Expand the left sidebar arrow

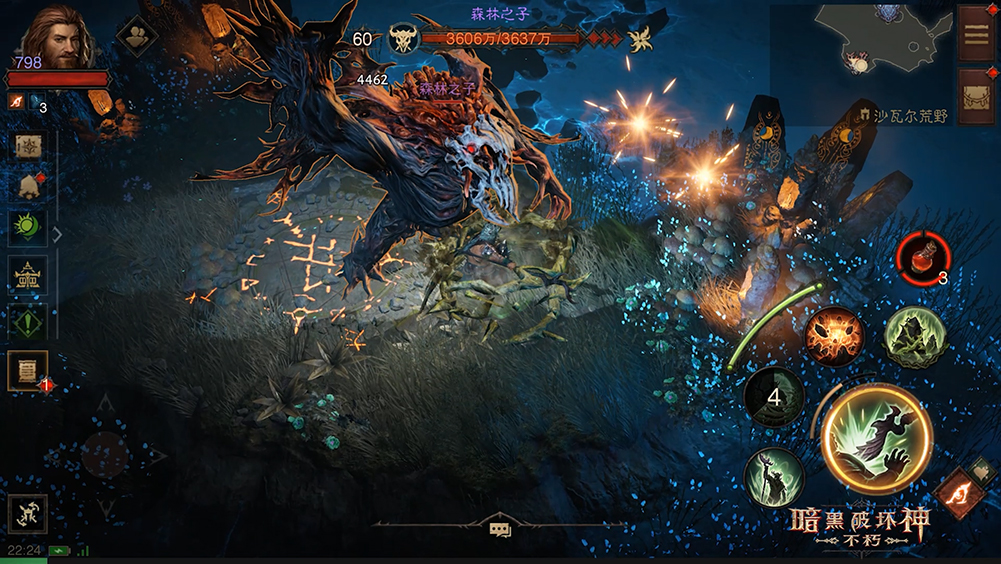[57, 235]
